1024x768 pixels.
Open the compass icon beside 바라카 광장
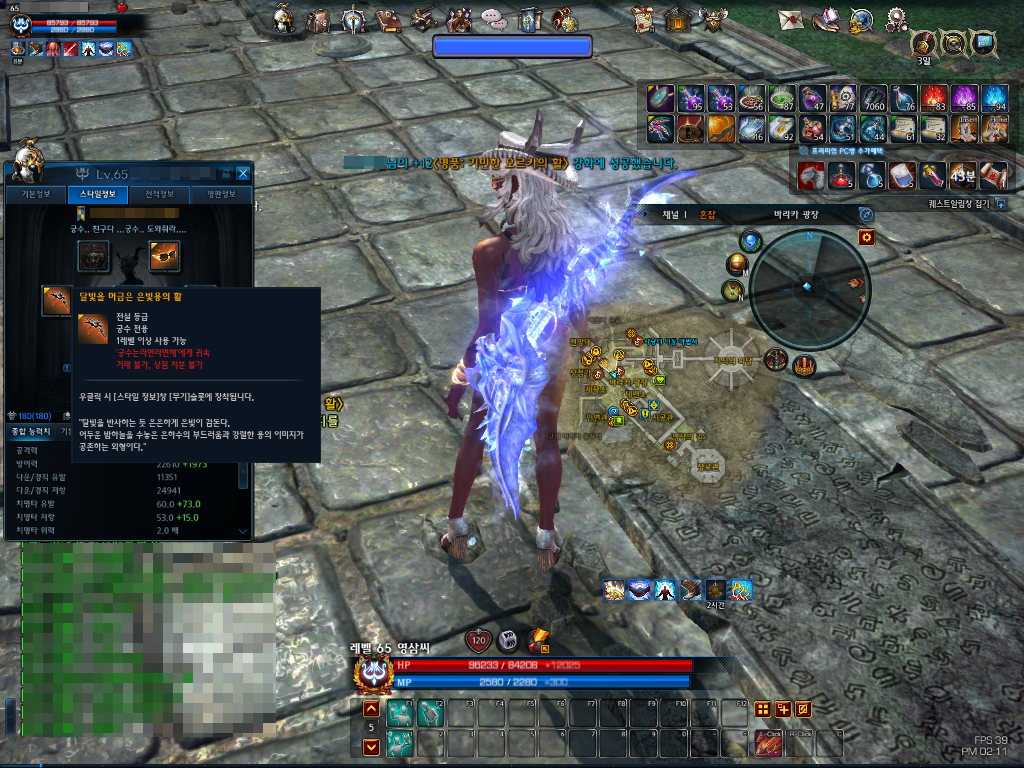pos(866,215)
